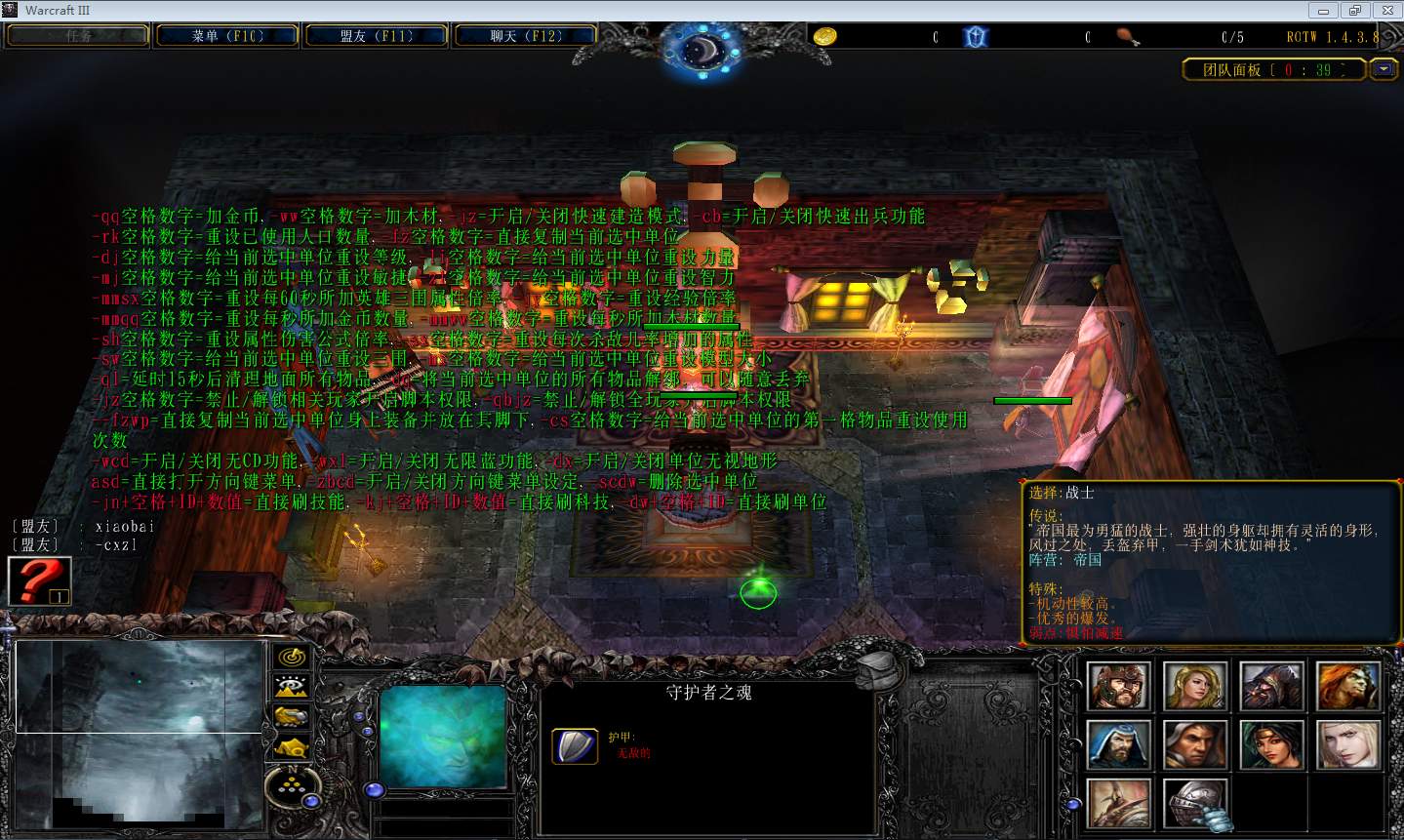The width and height of the screenshot is (1404, 840).
Task: Click the red question mark hero icon
Action: tap(39, 580)
